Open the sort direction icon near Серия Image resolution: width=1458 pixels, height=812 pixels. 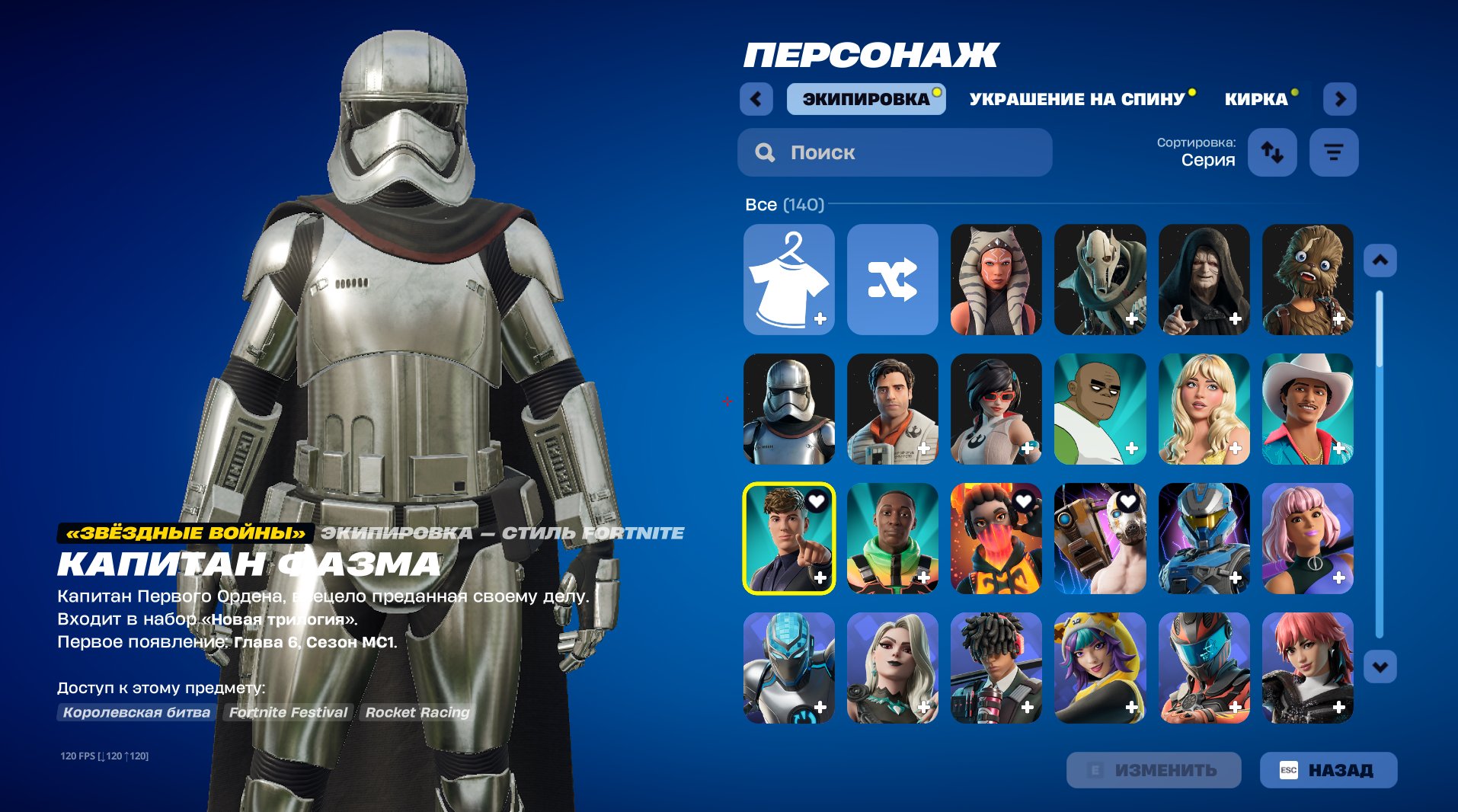1271,152
